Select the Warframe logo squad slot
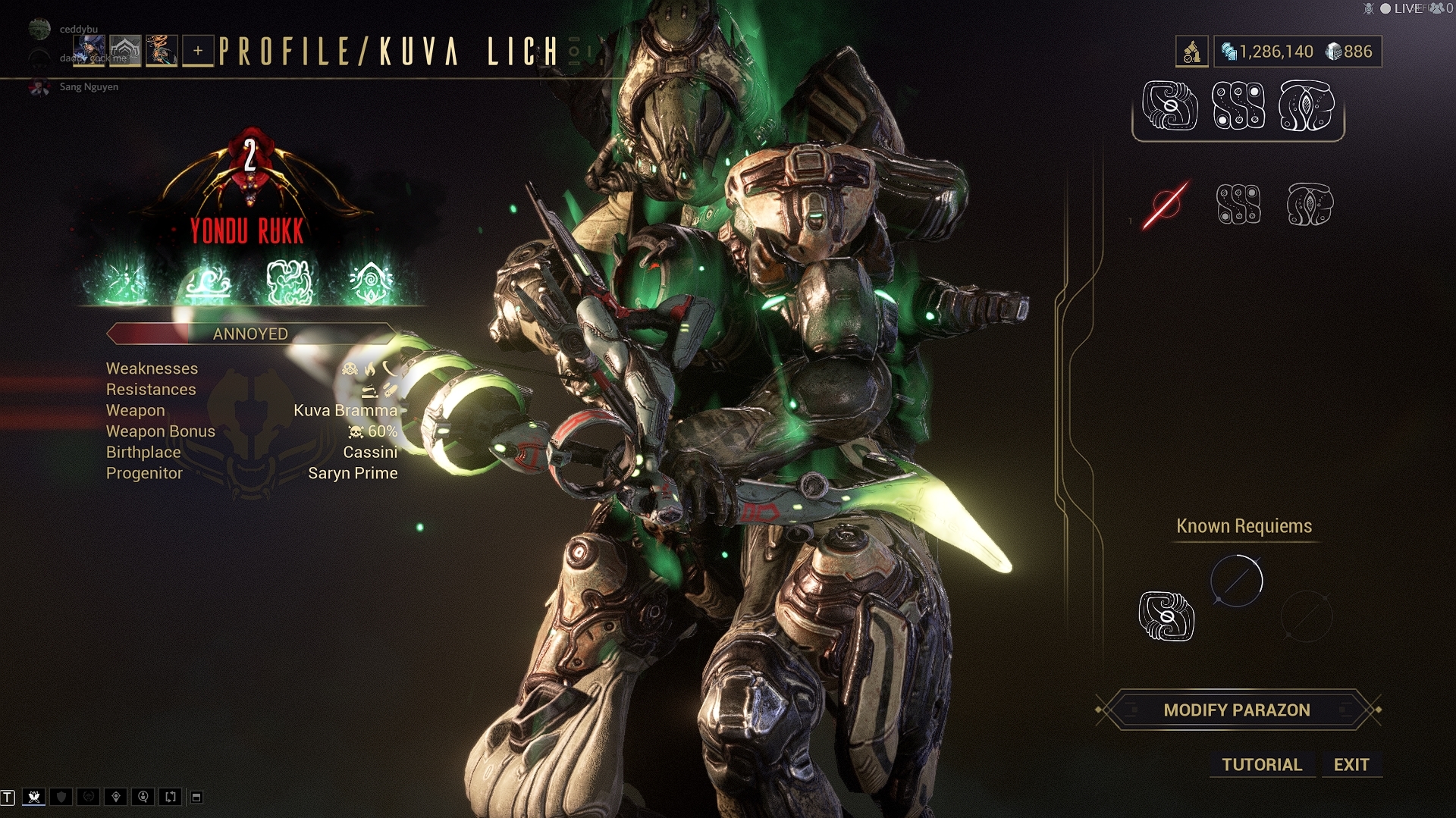This screenshot has height=818, width=1456. point(126,51)
